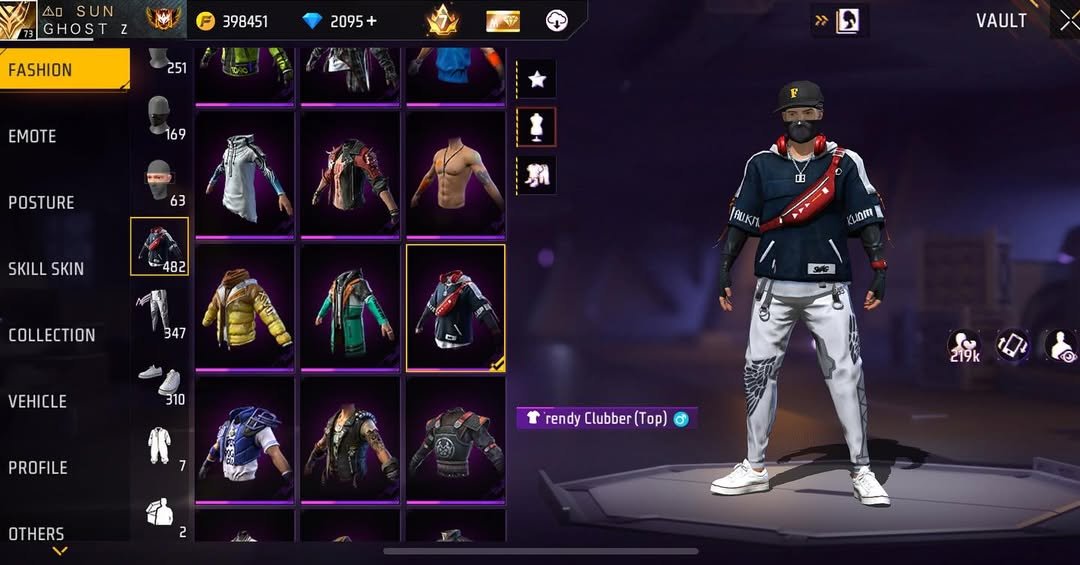The image size is (1080, 565).
Task: Add more diamonds with plus button
Action: [371, 21]
